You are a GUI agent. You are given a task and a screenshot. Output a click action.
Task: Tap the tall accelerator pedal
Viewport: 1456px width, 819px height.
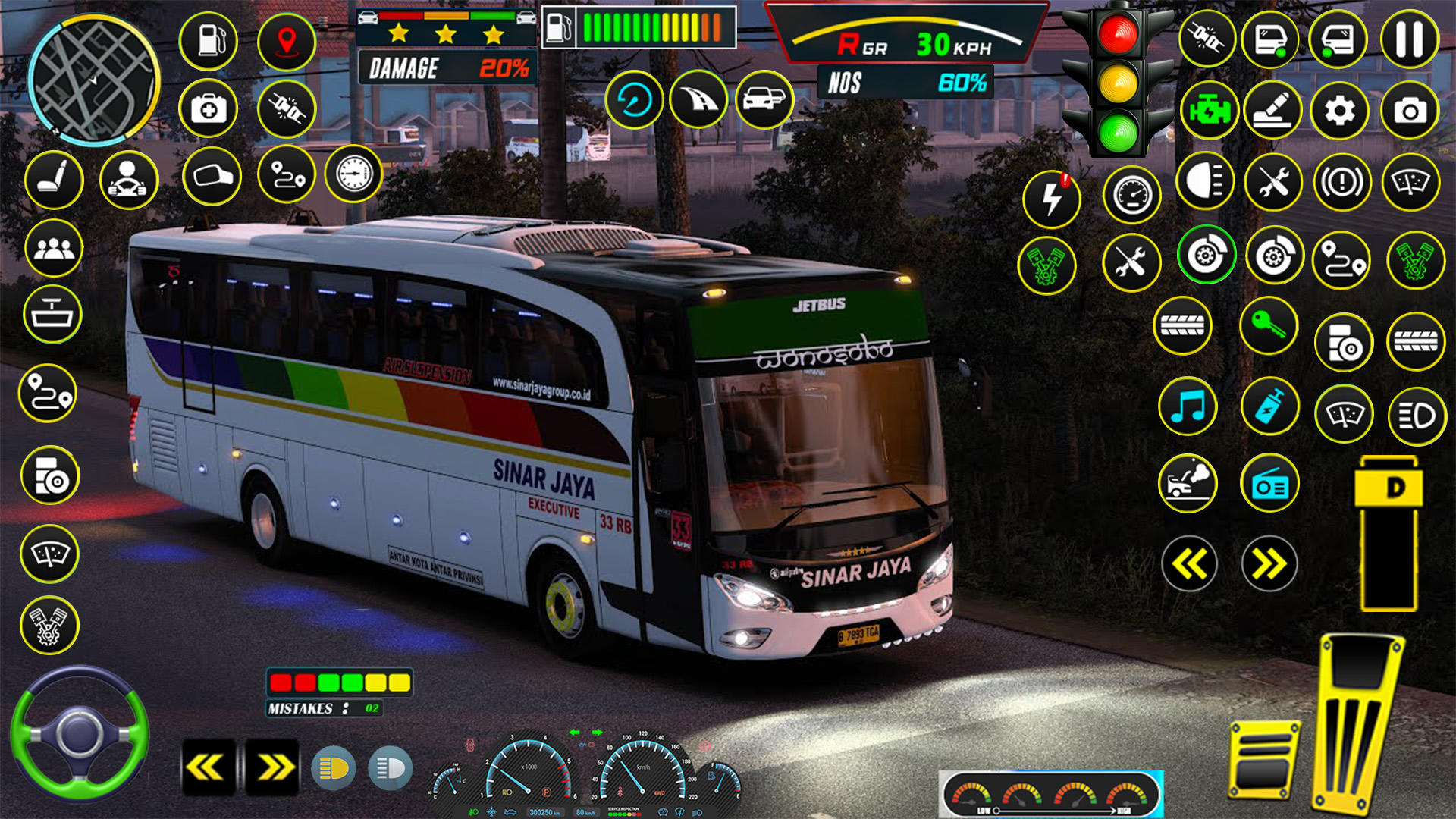1357,720
